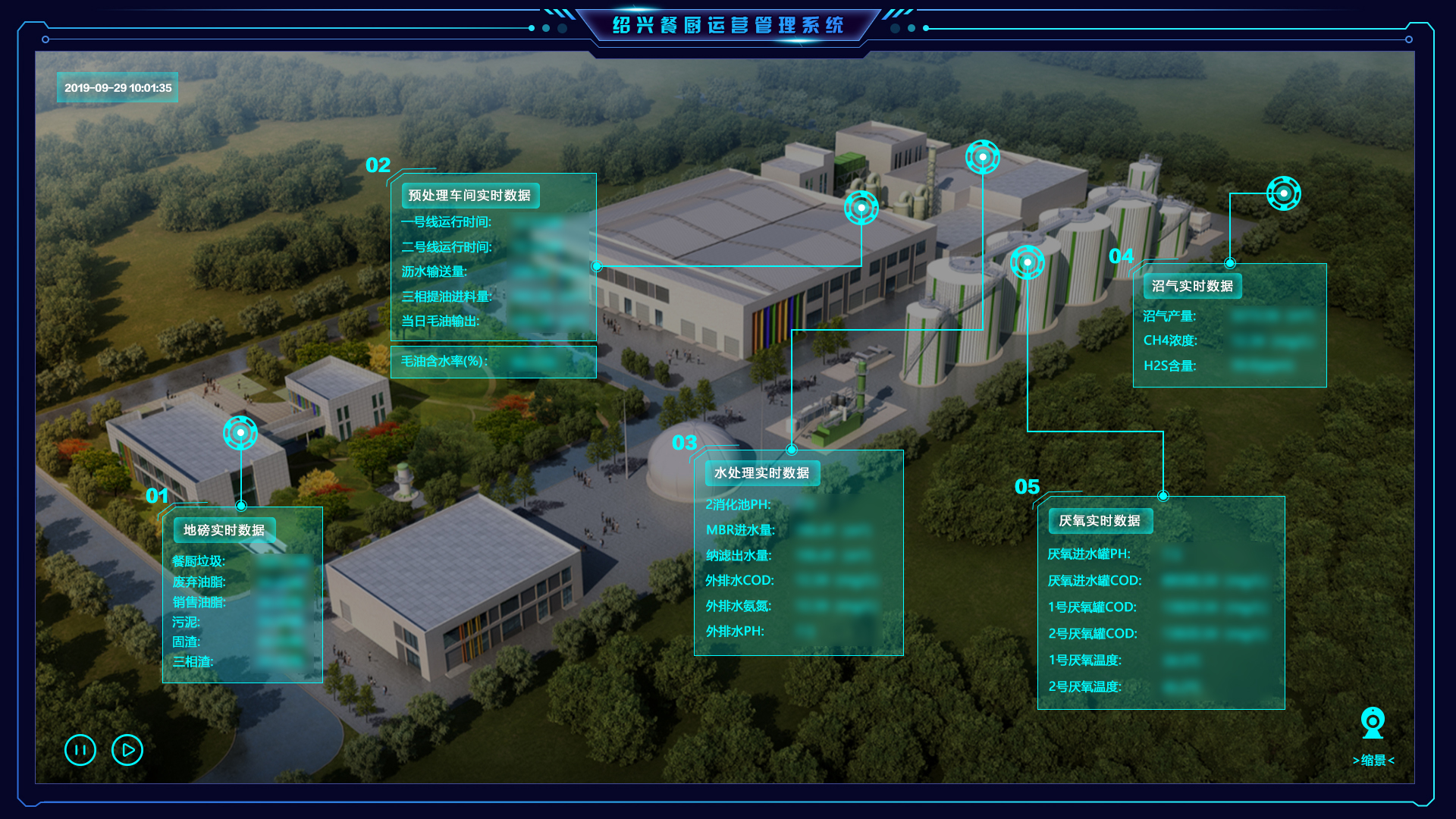Image resolution: width=1456 pixels, height=819 pixels.
Task: Click the weighbridge building's circular marker
Action: click(x=240, y=433)
